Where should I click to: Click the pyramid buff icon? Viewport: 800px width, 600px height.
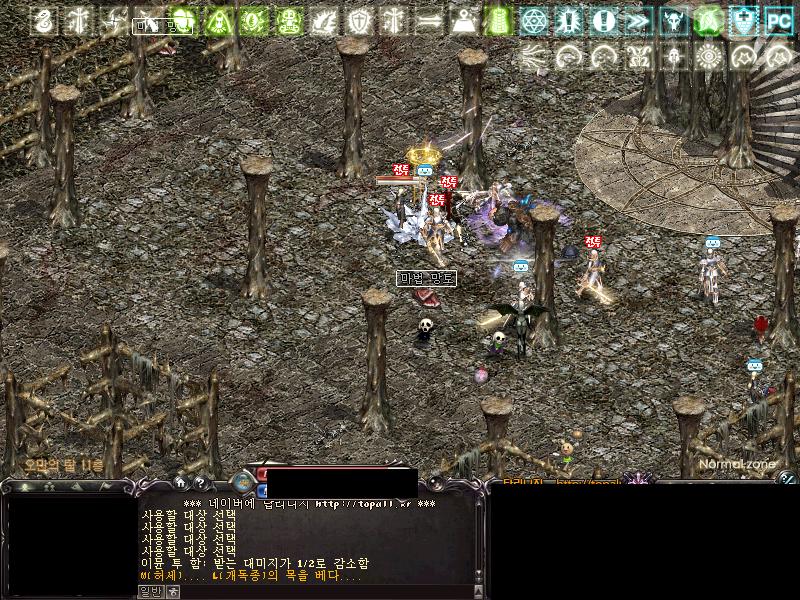point(463,20)
